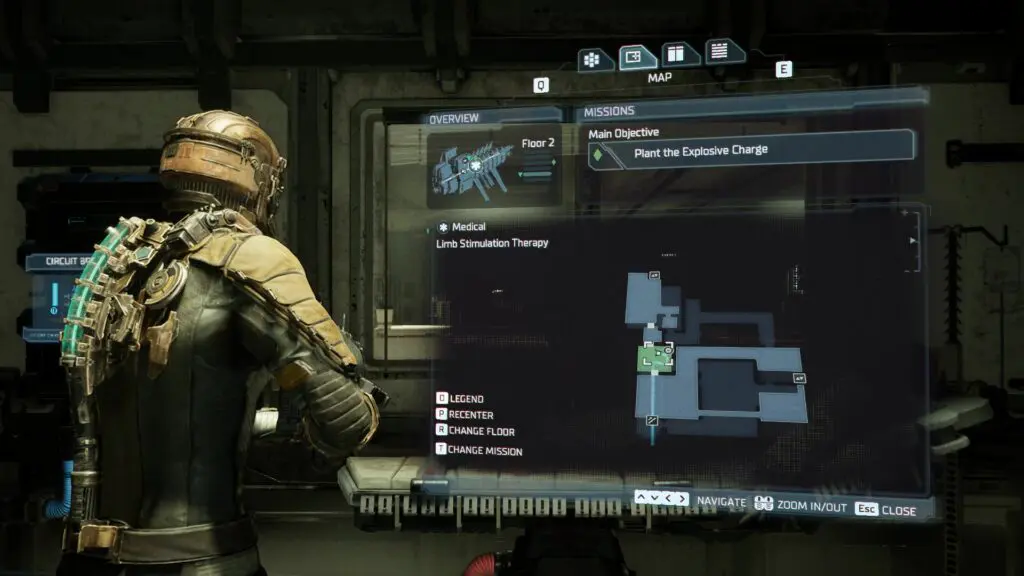Click the Missions panel header
The height and width of the screenshot is (576, 1024).
[609, 111]
